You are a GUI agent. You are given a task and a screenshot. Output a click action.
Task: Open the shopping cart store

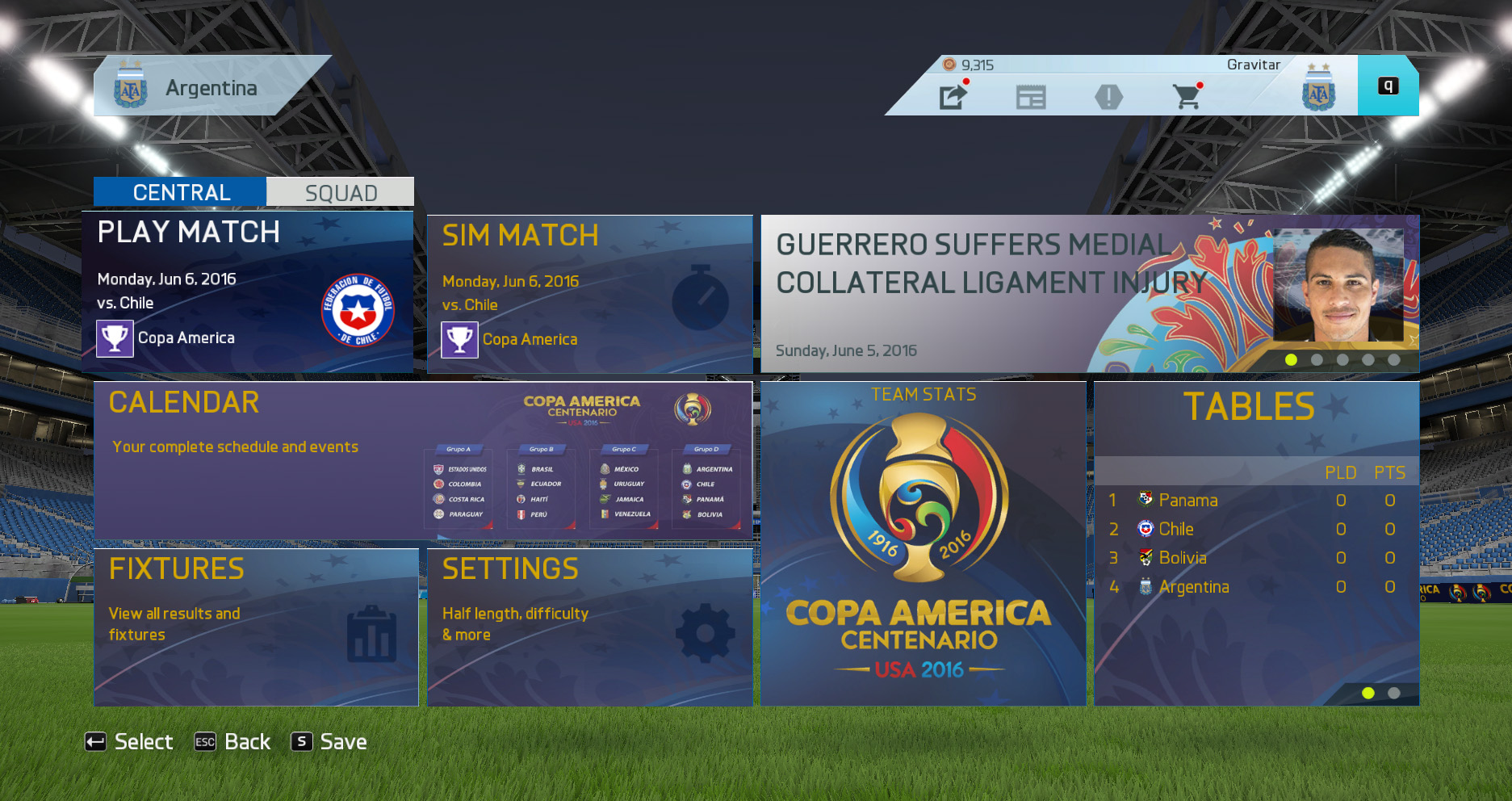(x=1186, y=98)
